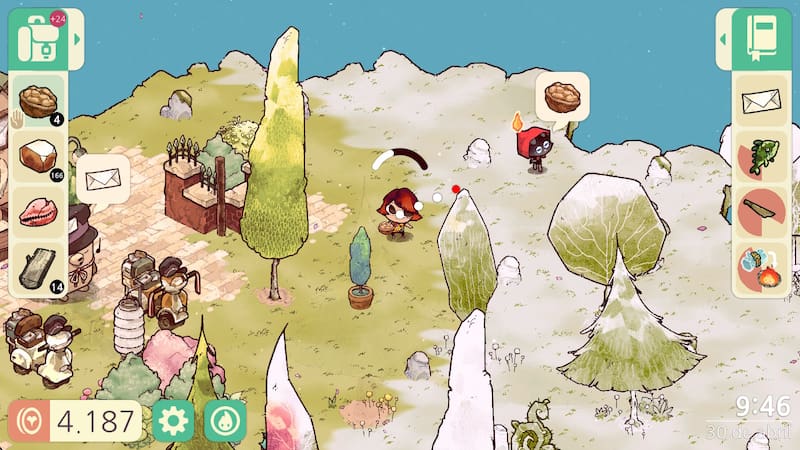Expand the journal panel arrow

tap(723, 39)
